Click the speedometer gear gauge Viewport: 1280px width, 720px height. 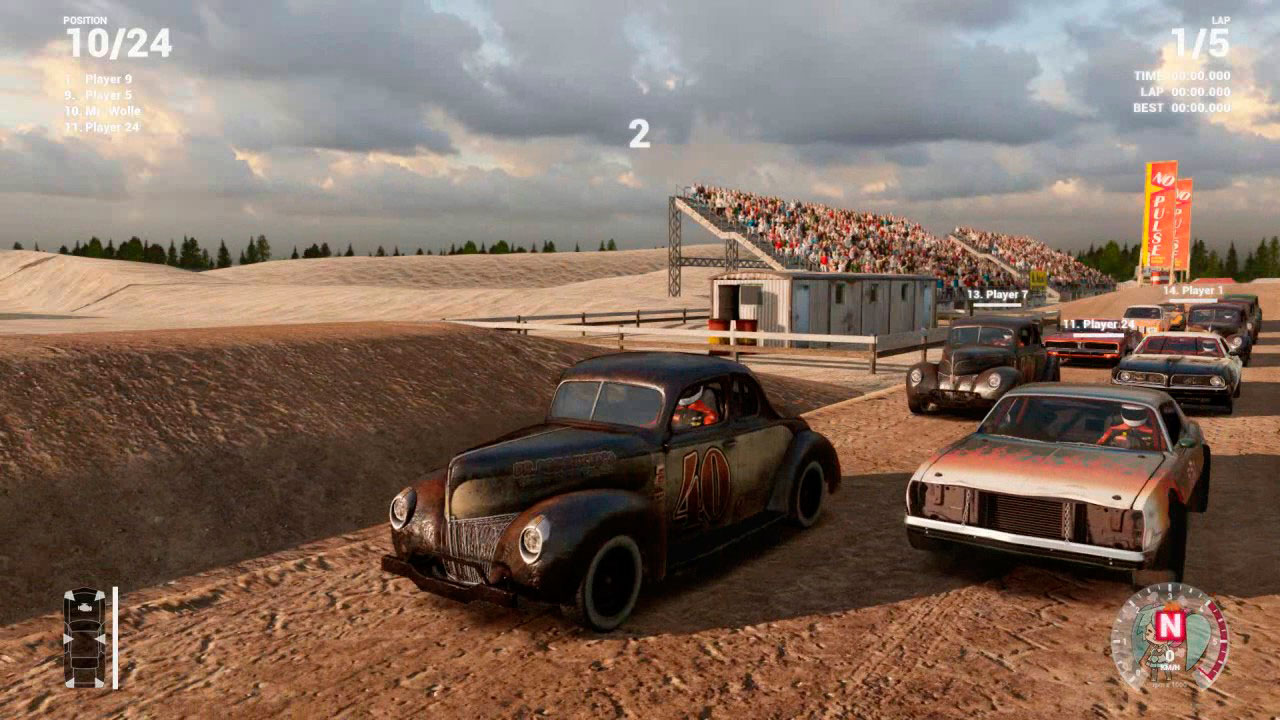[x=1169, y=635]
